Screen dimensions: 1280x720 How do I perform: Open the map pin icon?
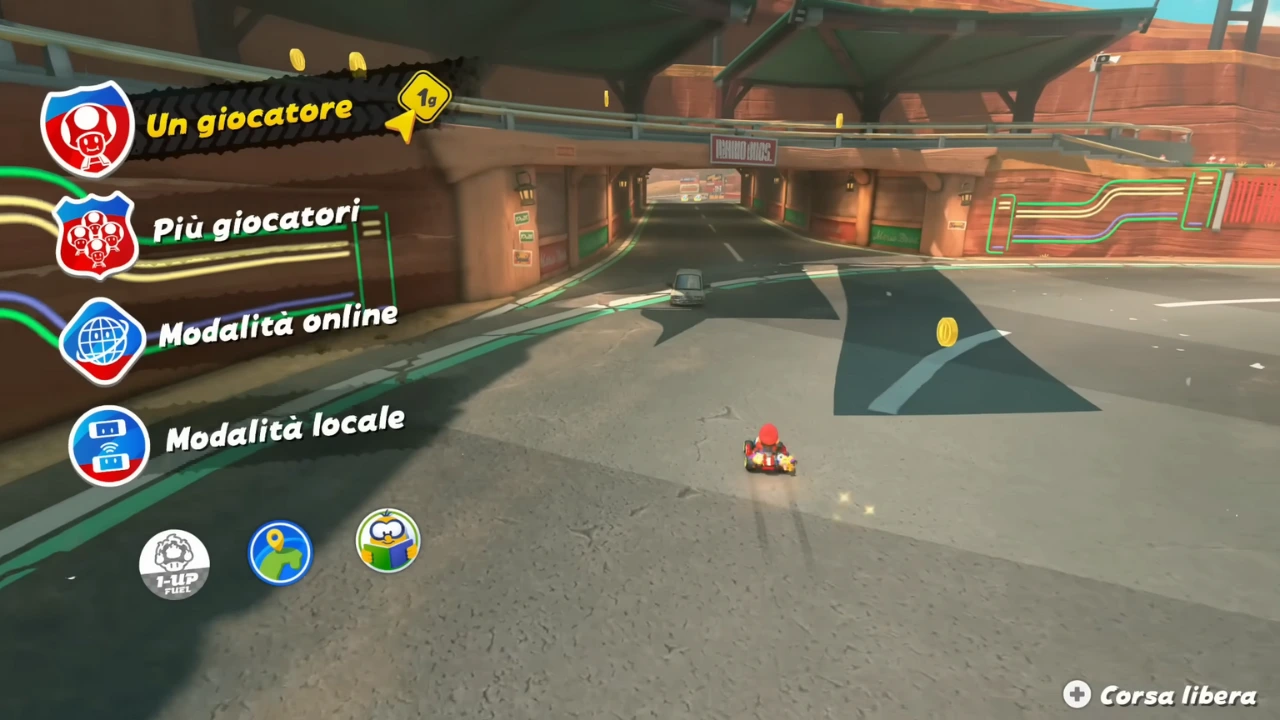coord(280,553)
